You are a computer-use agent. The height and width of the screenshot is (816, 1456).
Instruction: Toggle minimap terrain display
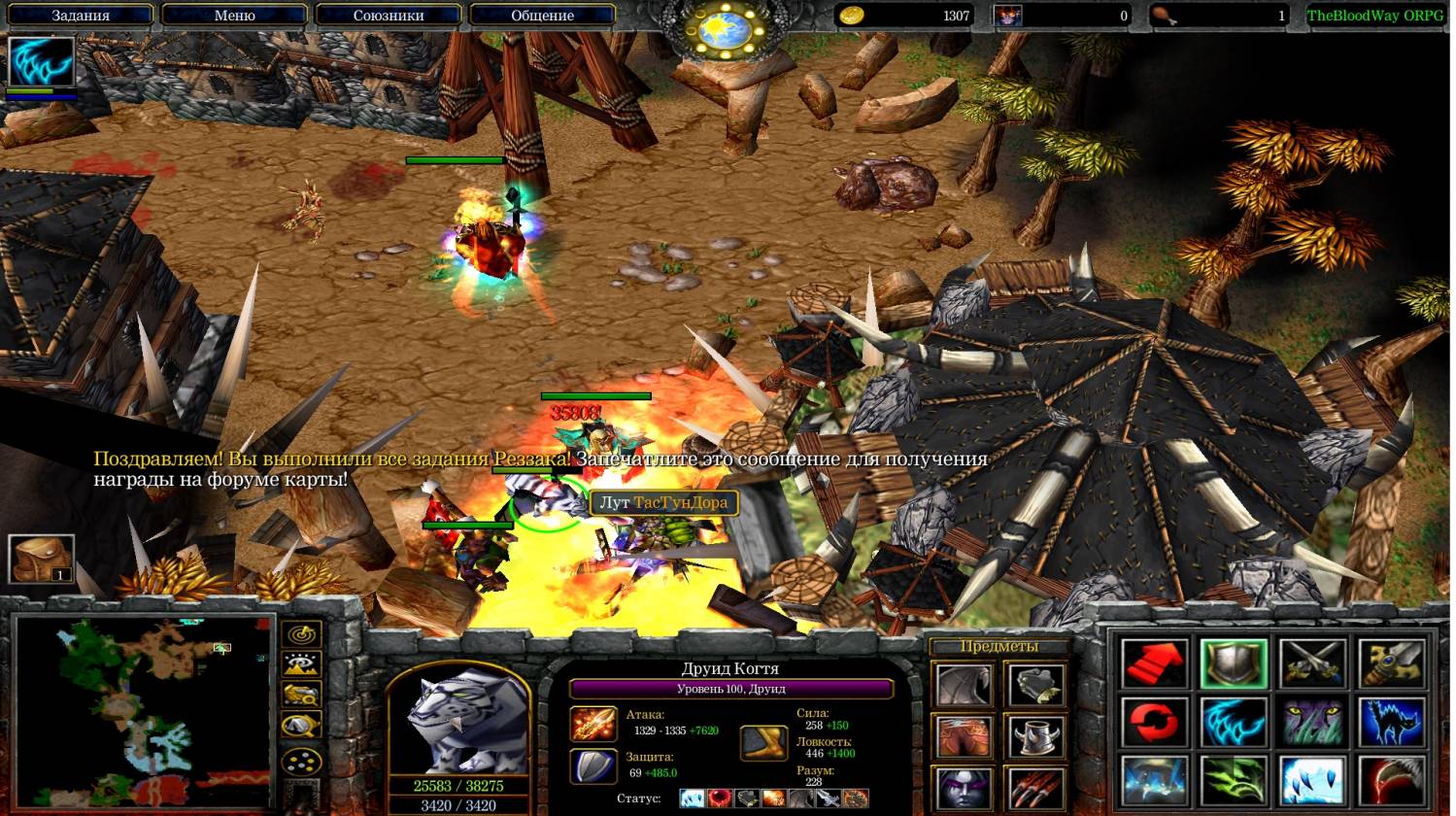point(302,664)
